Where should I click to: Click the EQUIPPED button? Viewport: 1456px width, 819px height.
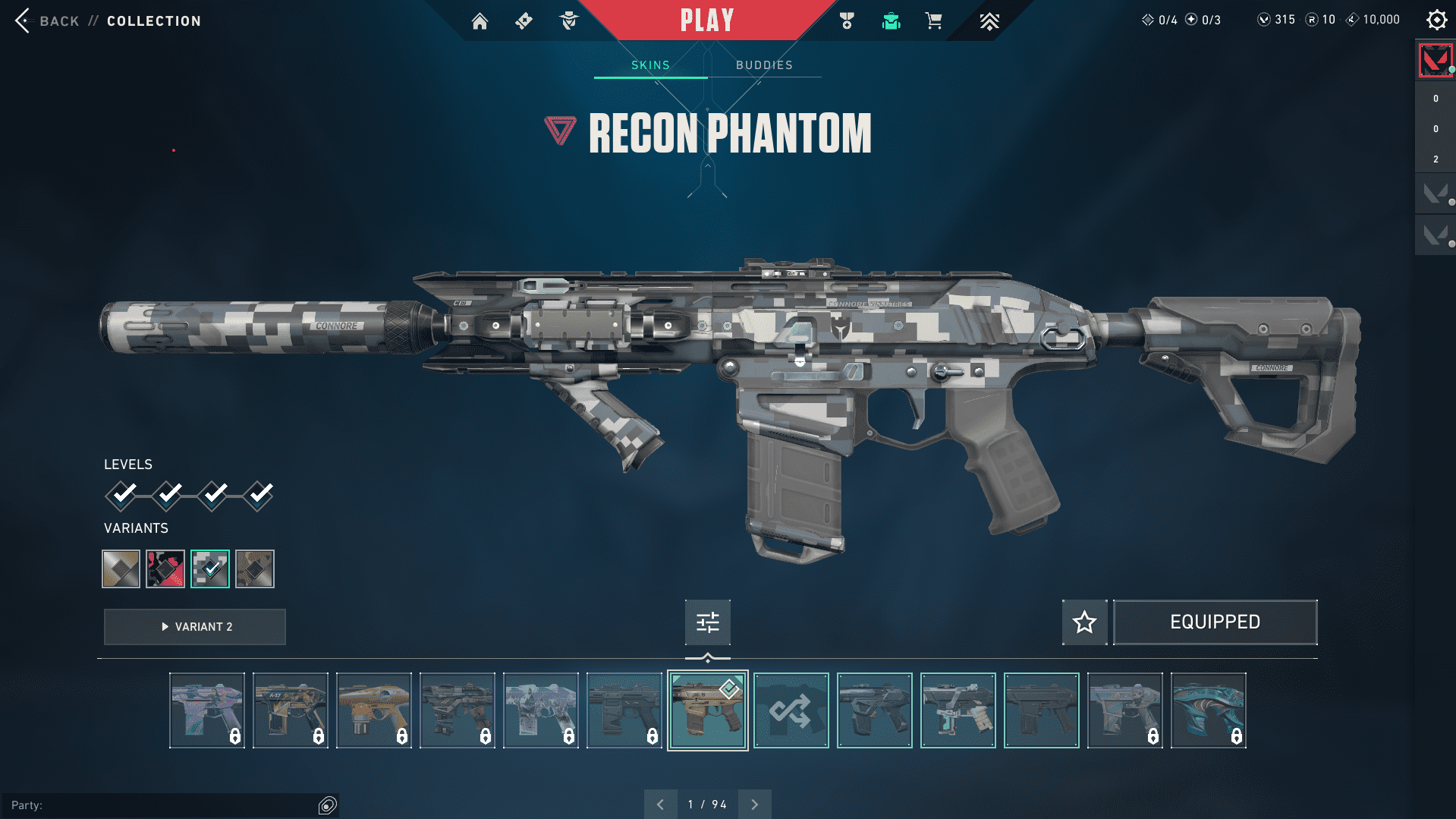click(x=1215, y=622)
